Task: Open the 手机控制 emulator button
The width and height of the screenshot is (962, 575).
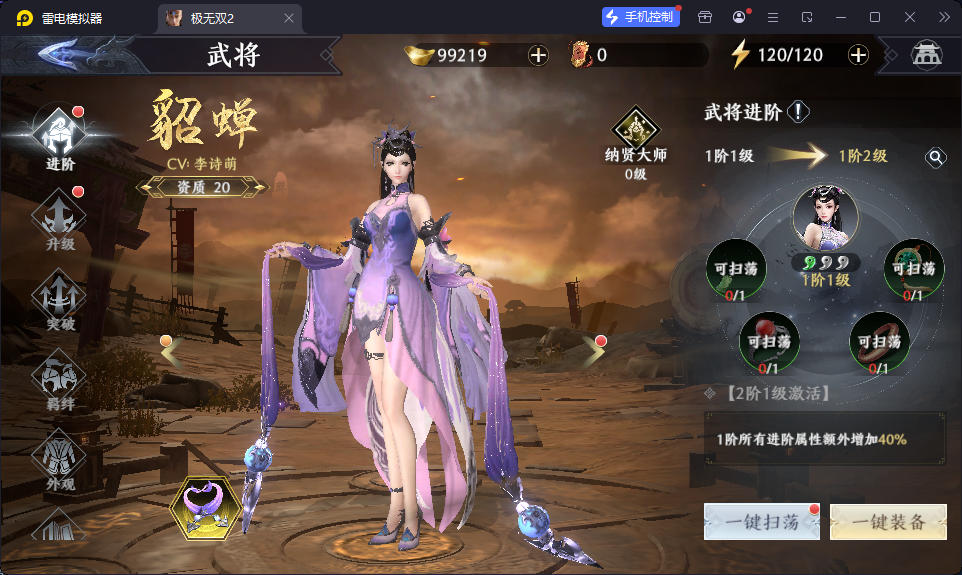Action: pos(640,17)
